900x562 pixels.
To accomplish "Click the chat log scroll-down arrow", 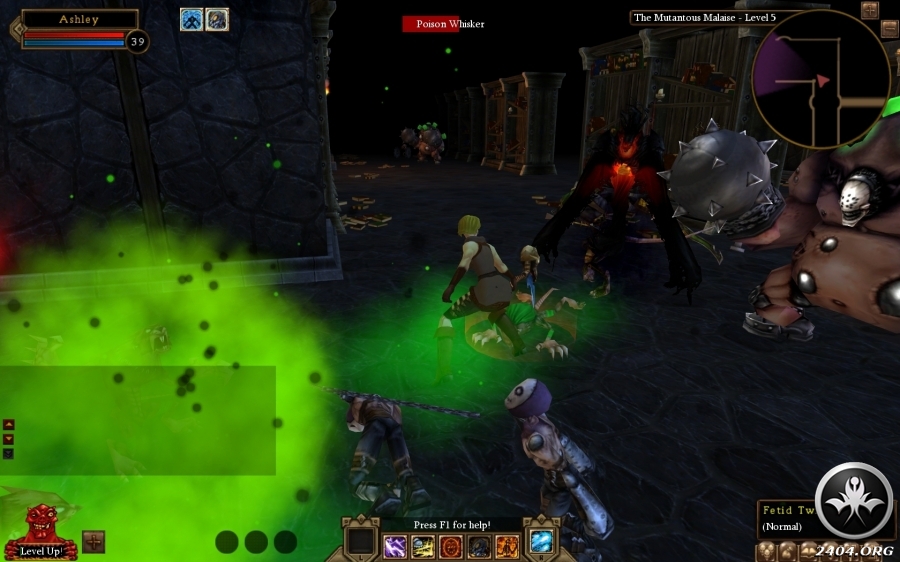I will coord(9,439).
